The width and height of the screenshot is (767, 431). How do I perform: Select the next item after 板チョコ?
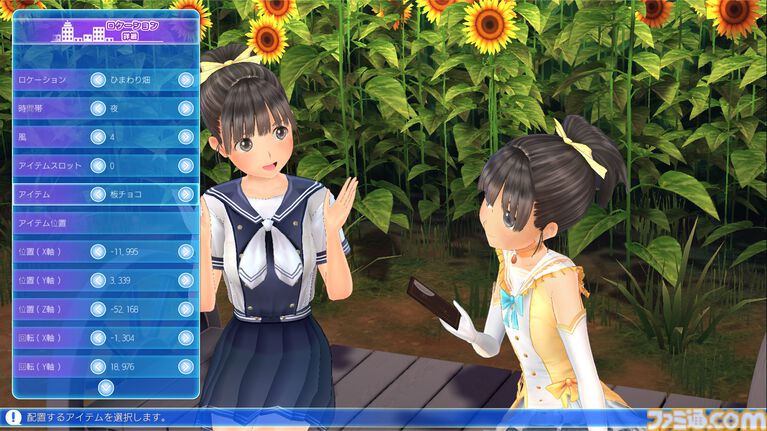pos(186,194)
